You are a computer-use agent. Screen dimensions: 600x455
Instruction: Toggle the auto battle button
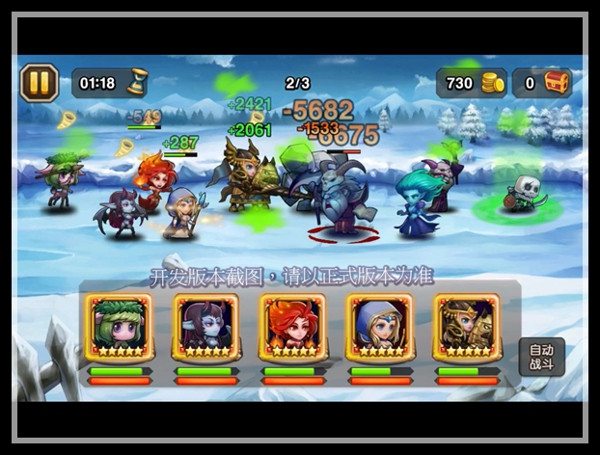click(x=541, y=357)
